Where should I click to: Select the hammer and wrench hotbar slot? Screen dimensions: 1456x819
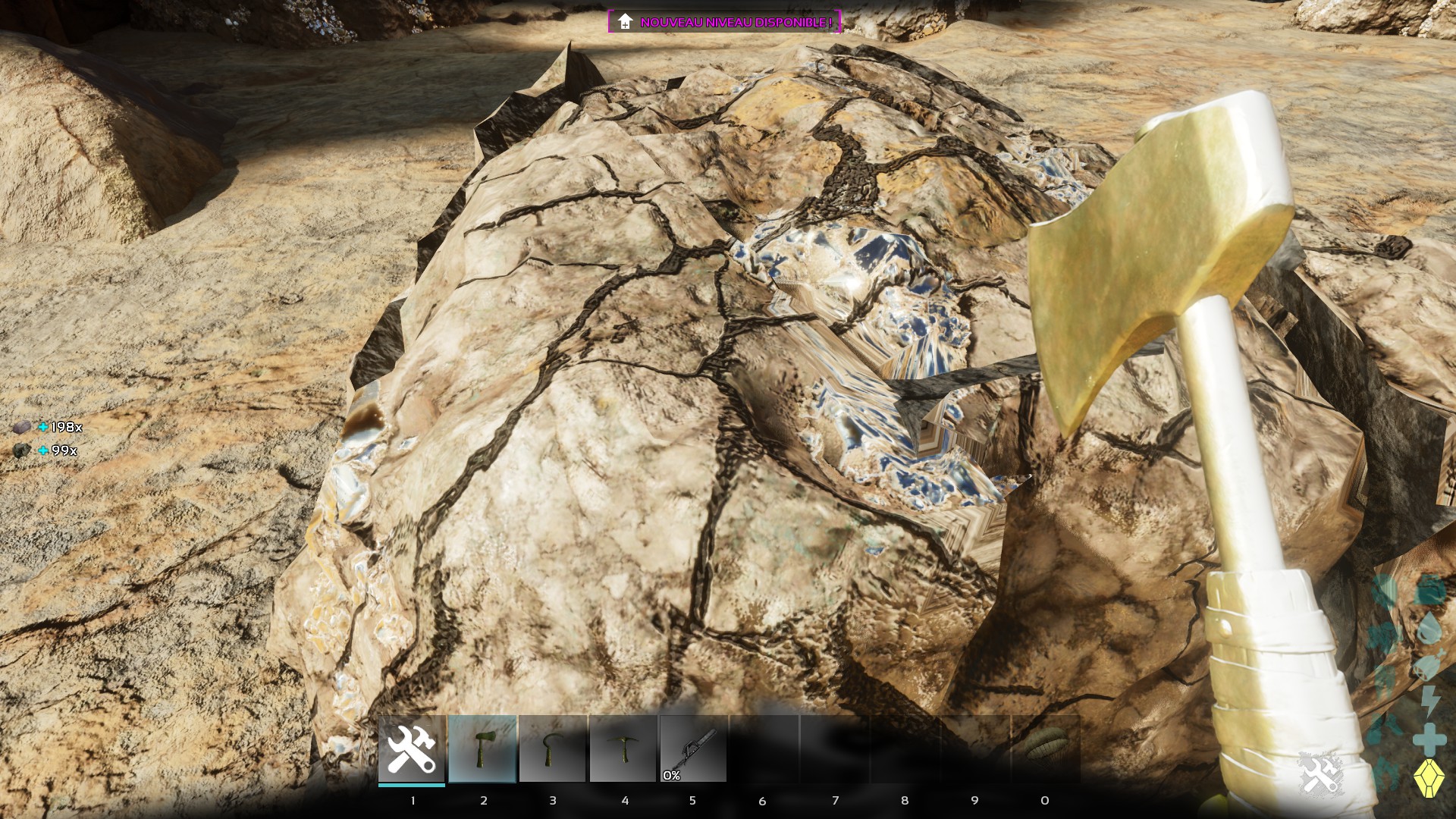(x=412, y=748)
